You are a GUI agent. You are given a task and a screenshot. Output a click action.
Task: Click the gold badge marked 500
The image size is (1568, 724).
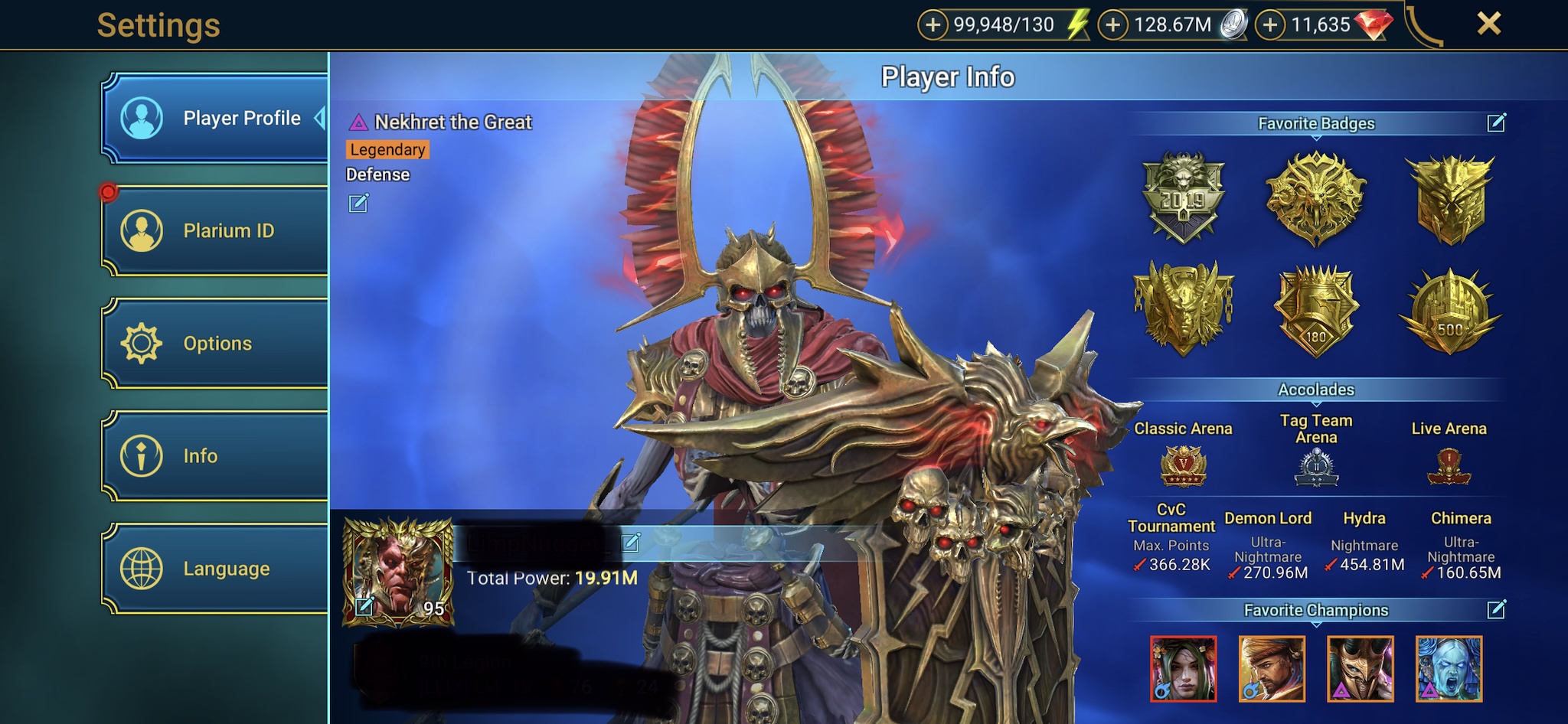pos(1449,311)
